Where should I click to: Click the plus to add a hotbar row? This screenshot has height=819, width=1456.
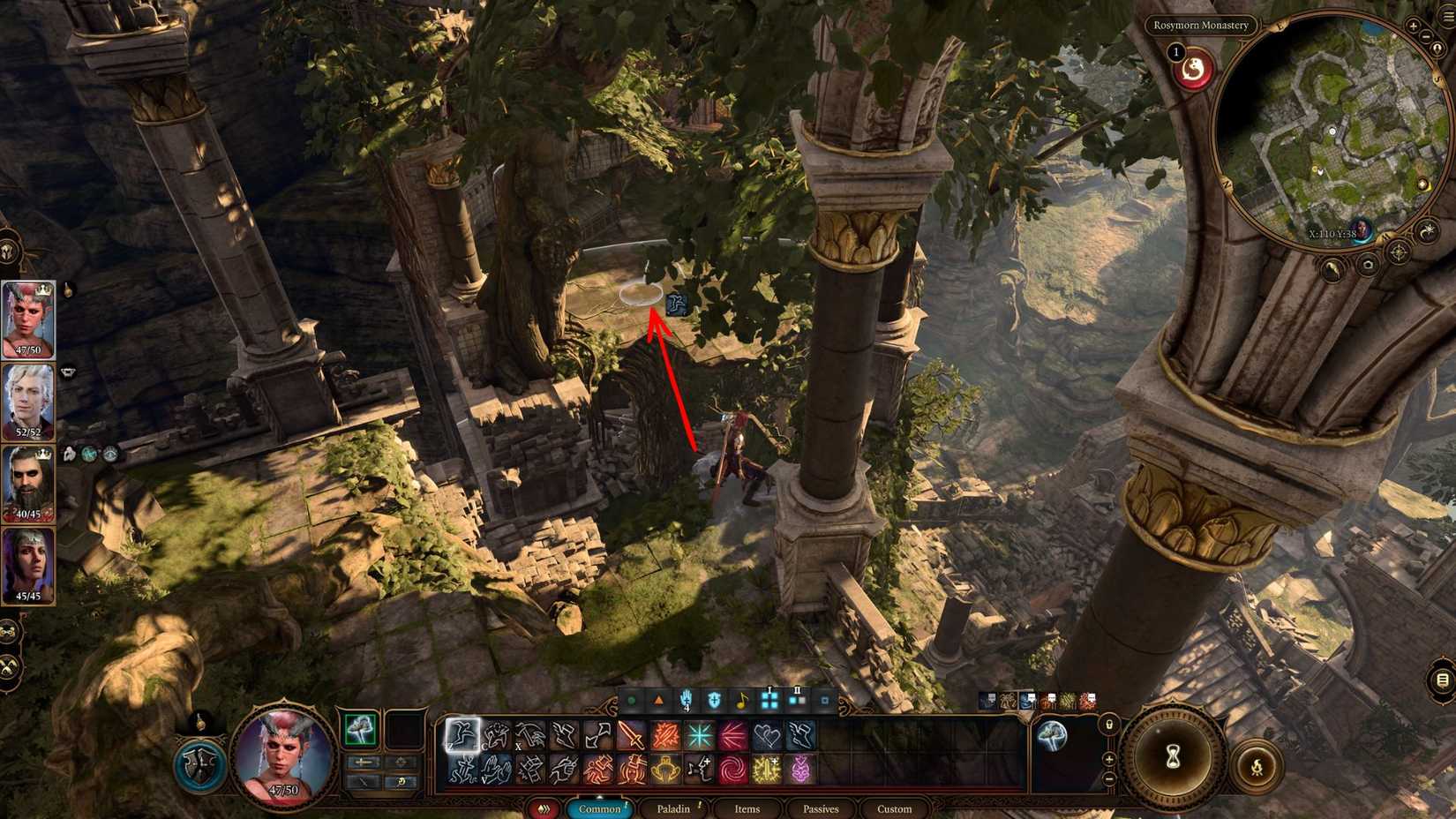1109,759
